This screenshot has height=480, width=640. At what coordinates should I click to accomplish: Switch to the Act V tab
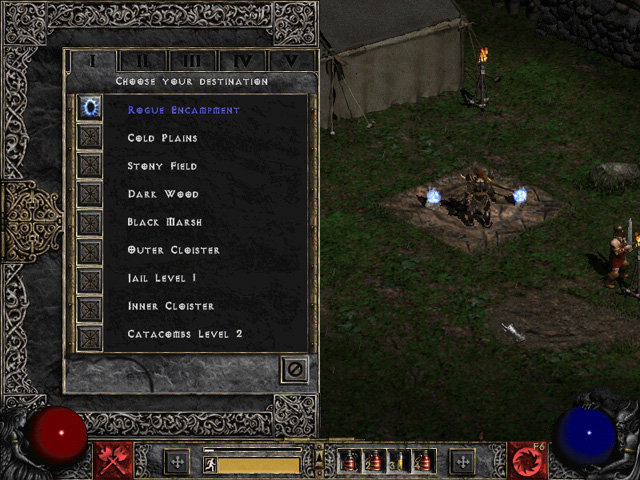point(291,61)
